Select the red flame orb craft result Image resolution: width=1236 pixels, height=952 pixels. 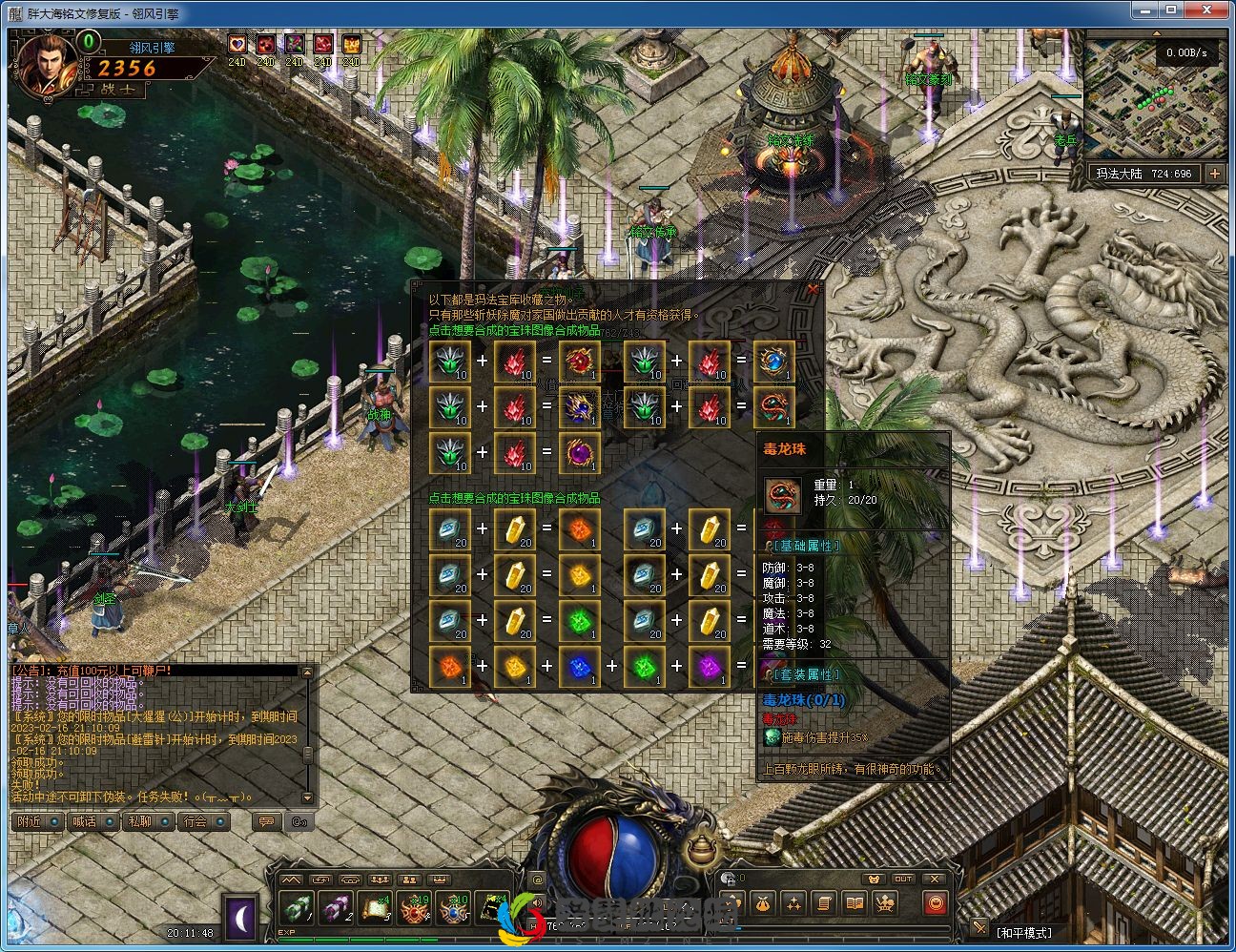pos(579,361)
